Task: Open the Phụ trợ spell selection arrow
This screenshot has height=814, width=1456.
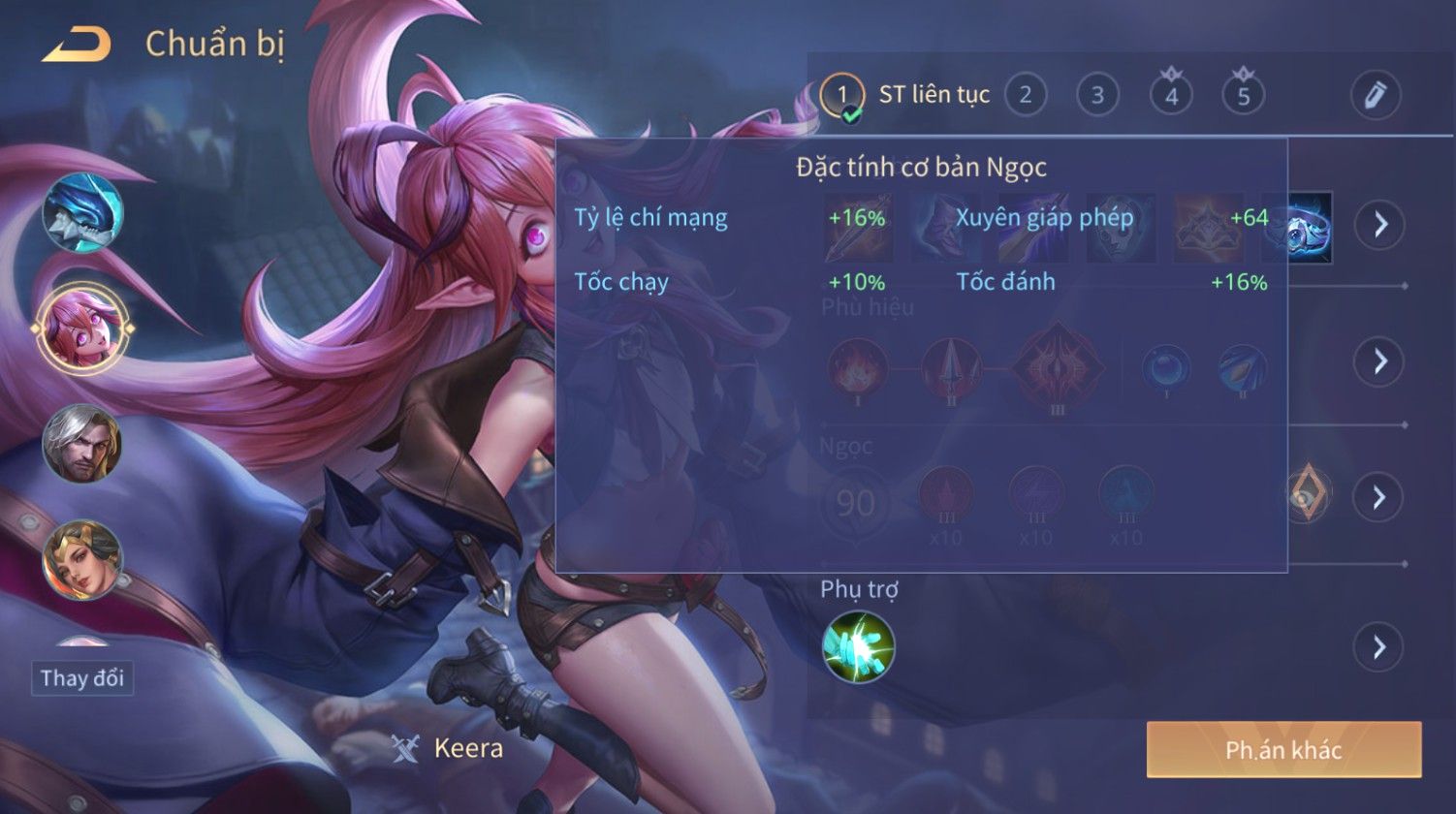Action: [x=1378, y=646]
